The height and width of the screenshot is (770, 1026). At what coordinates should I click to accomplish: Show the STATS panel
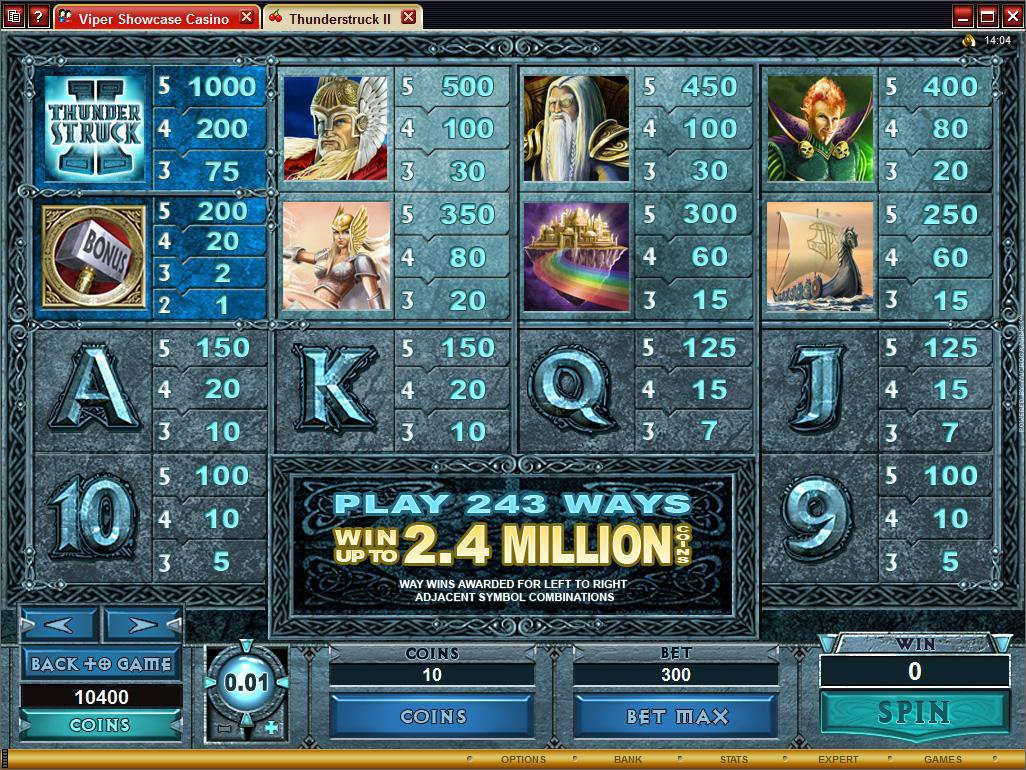[x=733, y=760]
